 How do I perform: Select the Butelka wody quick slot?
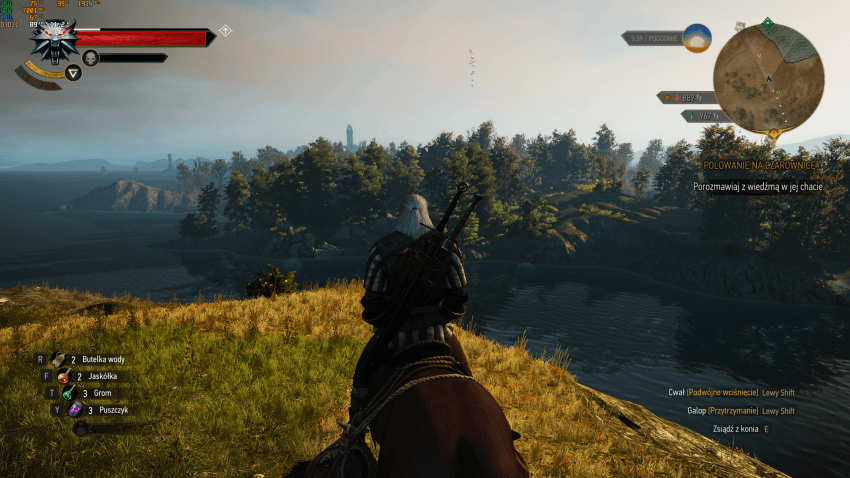pyautogui.click(x=59, y=359)
